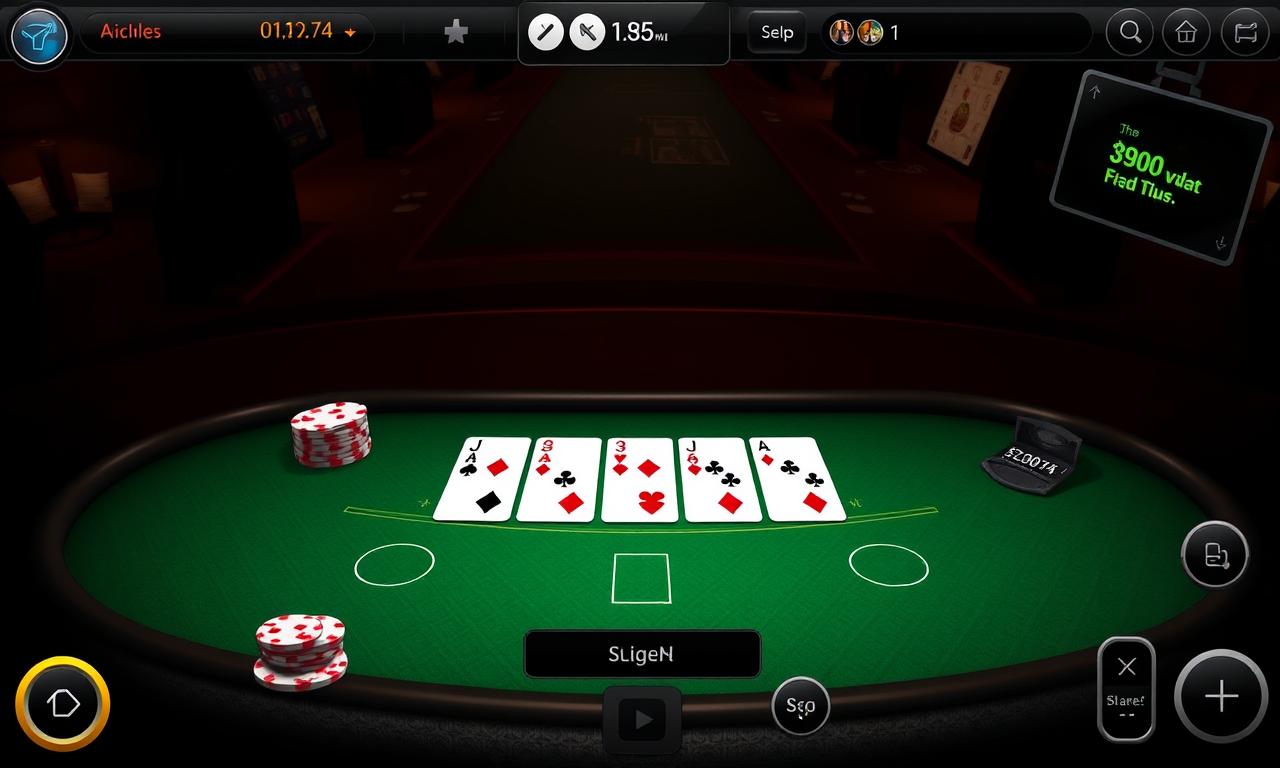Open the rightmost top bar icon
The width and height of the screenshot is (1280, 768).
click(x=1245, y=32)
